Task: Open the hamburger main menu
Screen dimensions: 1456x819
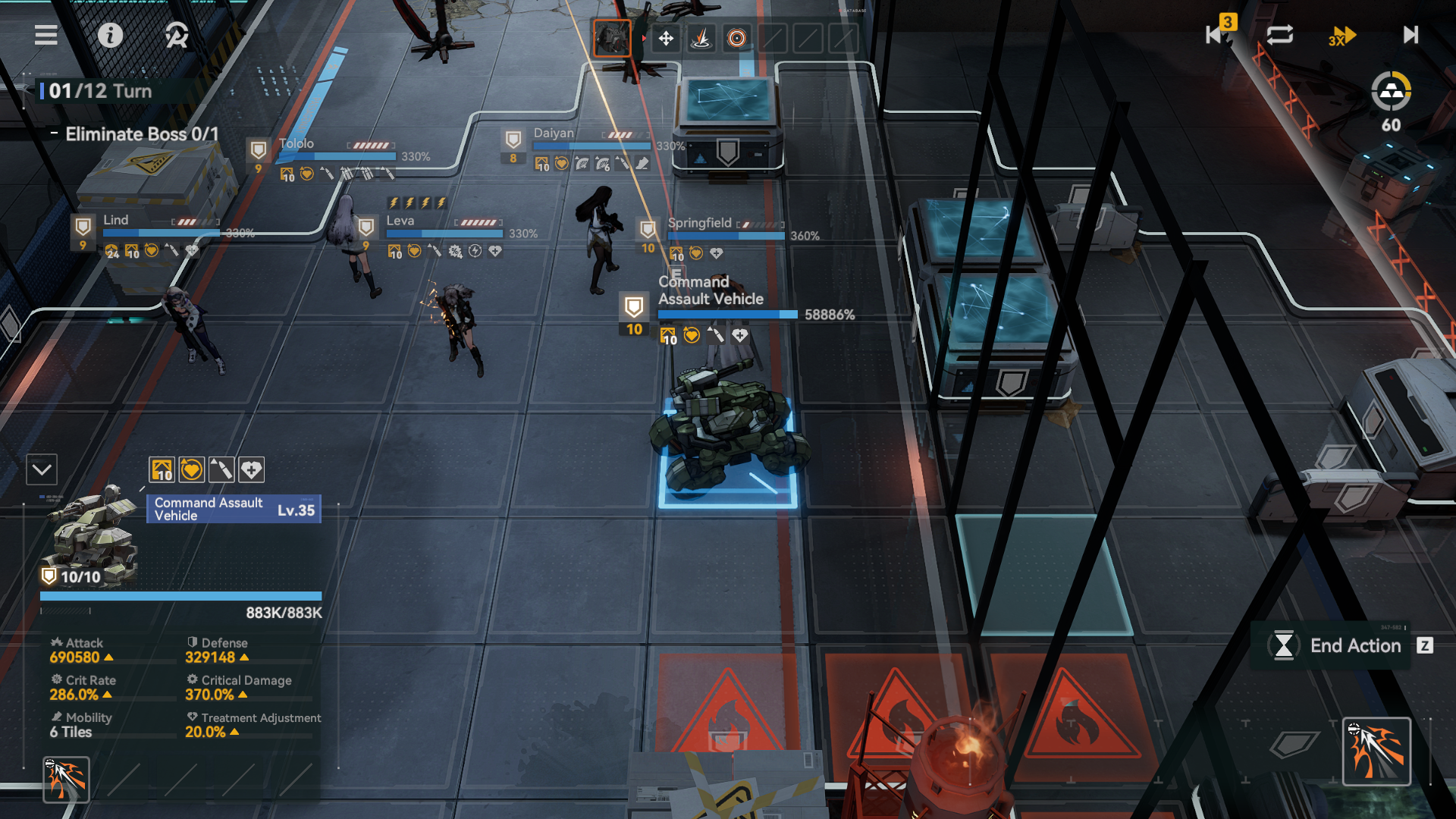Action: [x=46, y=35]
